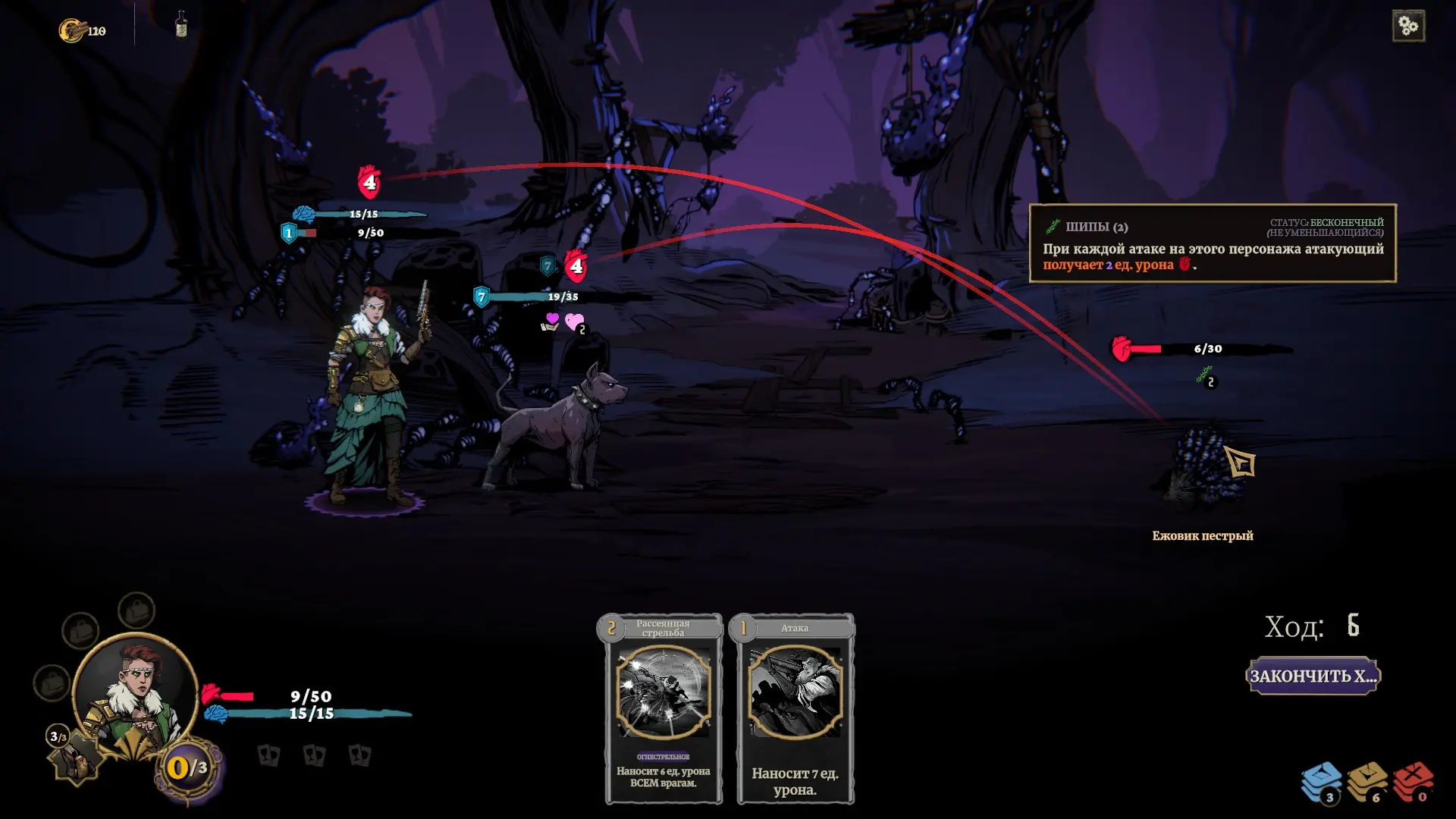This screenshot has height=819, width=1456.
Task: Check the pink heart status on the dog
Action: coord(575,322)
